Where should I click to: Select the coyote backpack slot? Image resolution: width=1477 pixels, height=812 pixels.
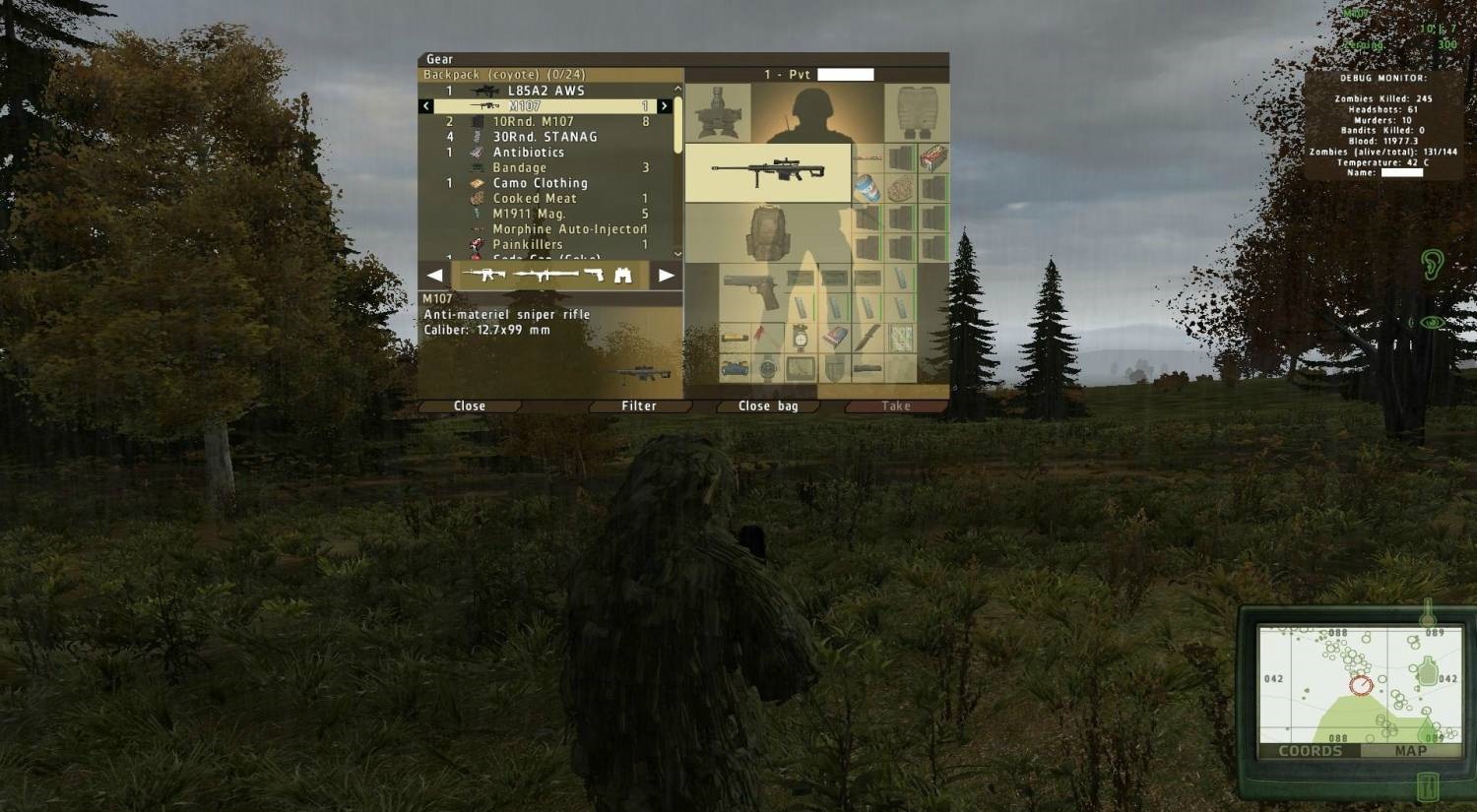coord(768,233)
